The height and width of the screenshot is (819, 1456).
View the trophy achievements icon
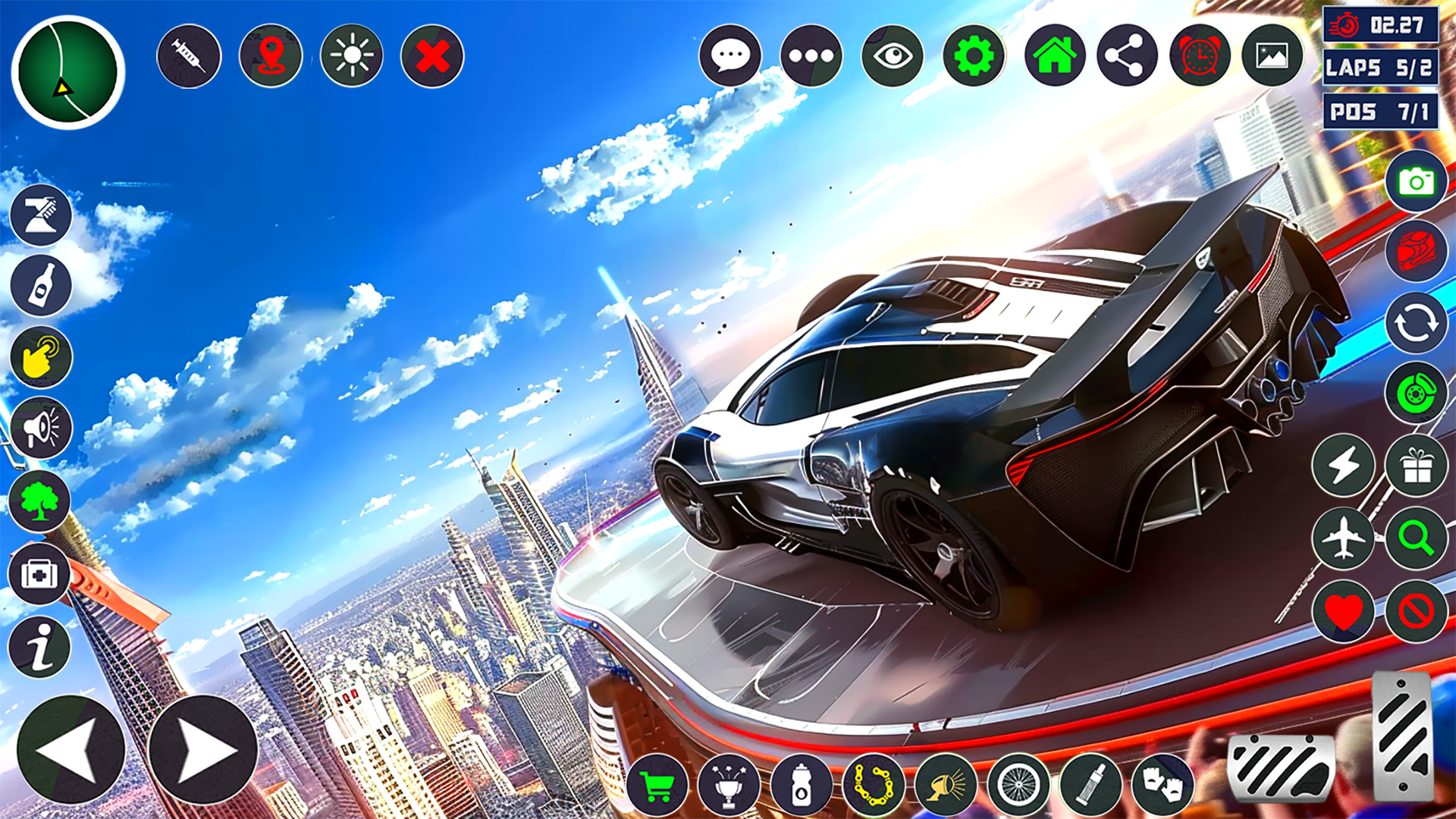(x=729, y=786)
